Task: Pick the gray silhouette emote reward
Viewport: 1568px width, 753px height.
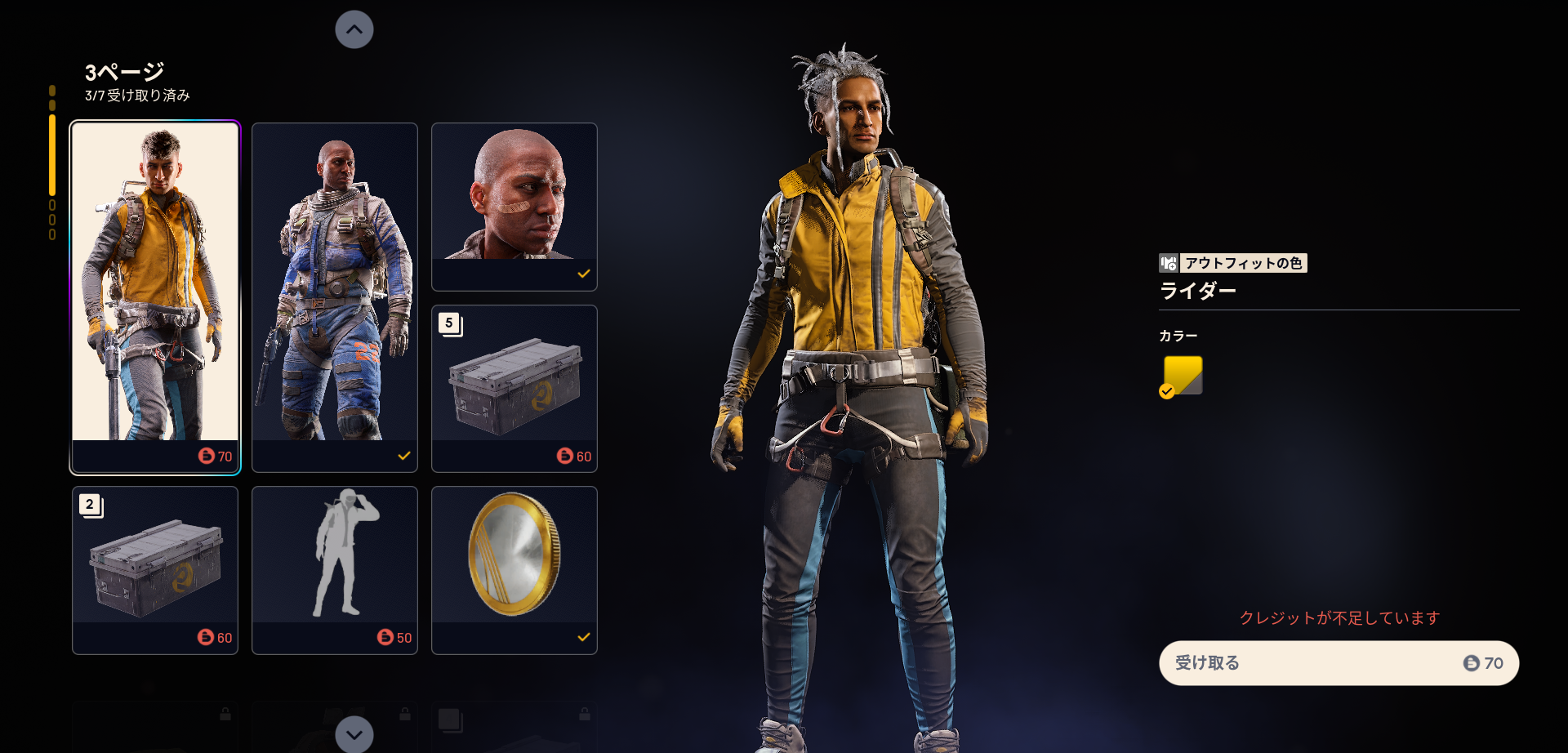Action: (335, 570)
